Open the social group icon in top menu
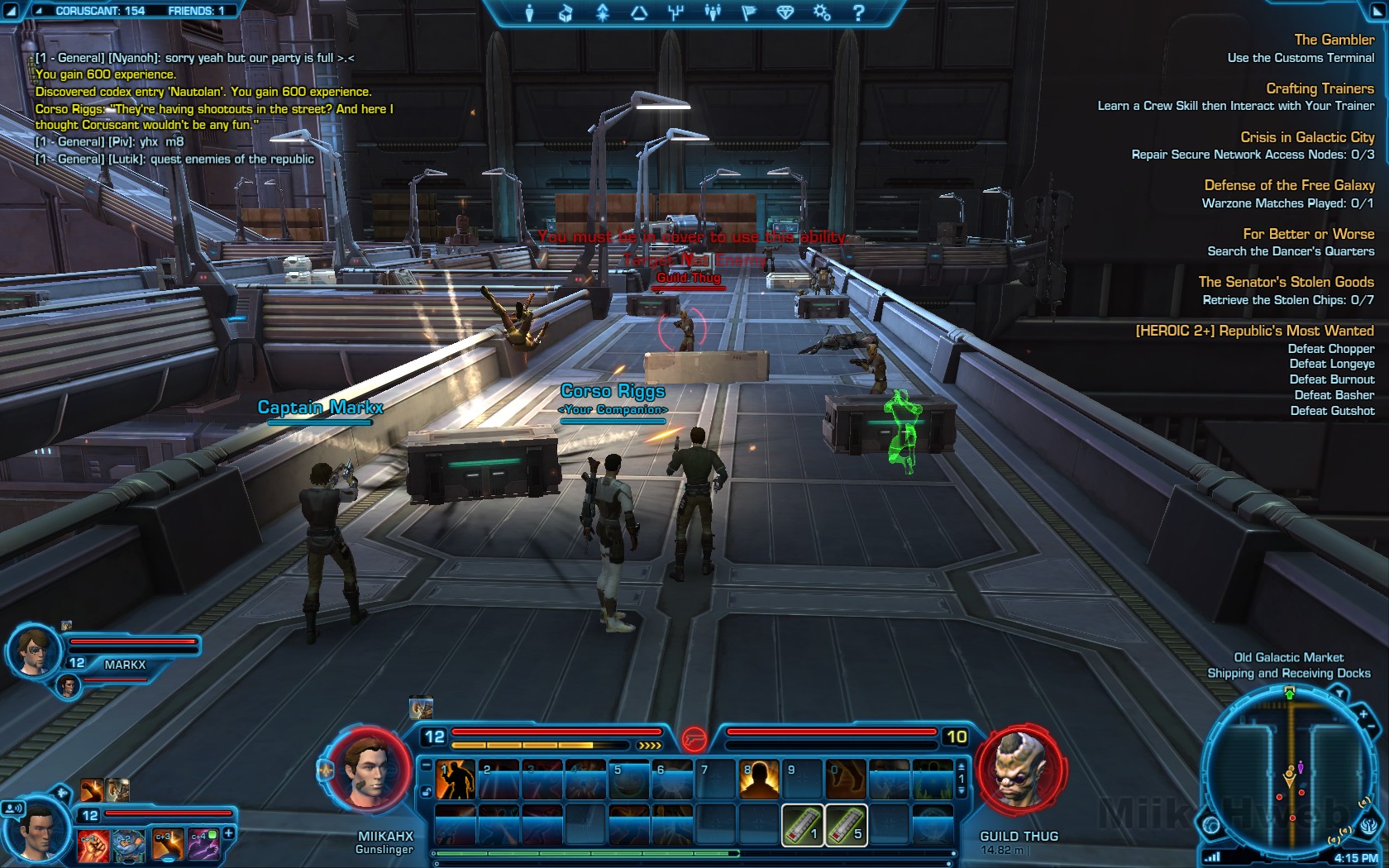 (712, 12)
